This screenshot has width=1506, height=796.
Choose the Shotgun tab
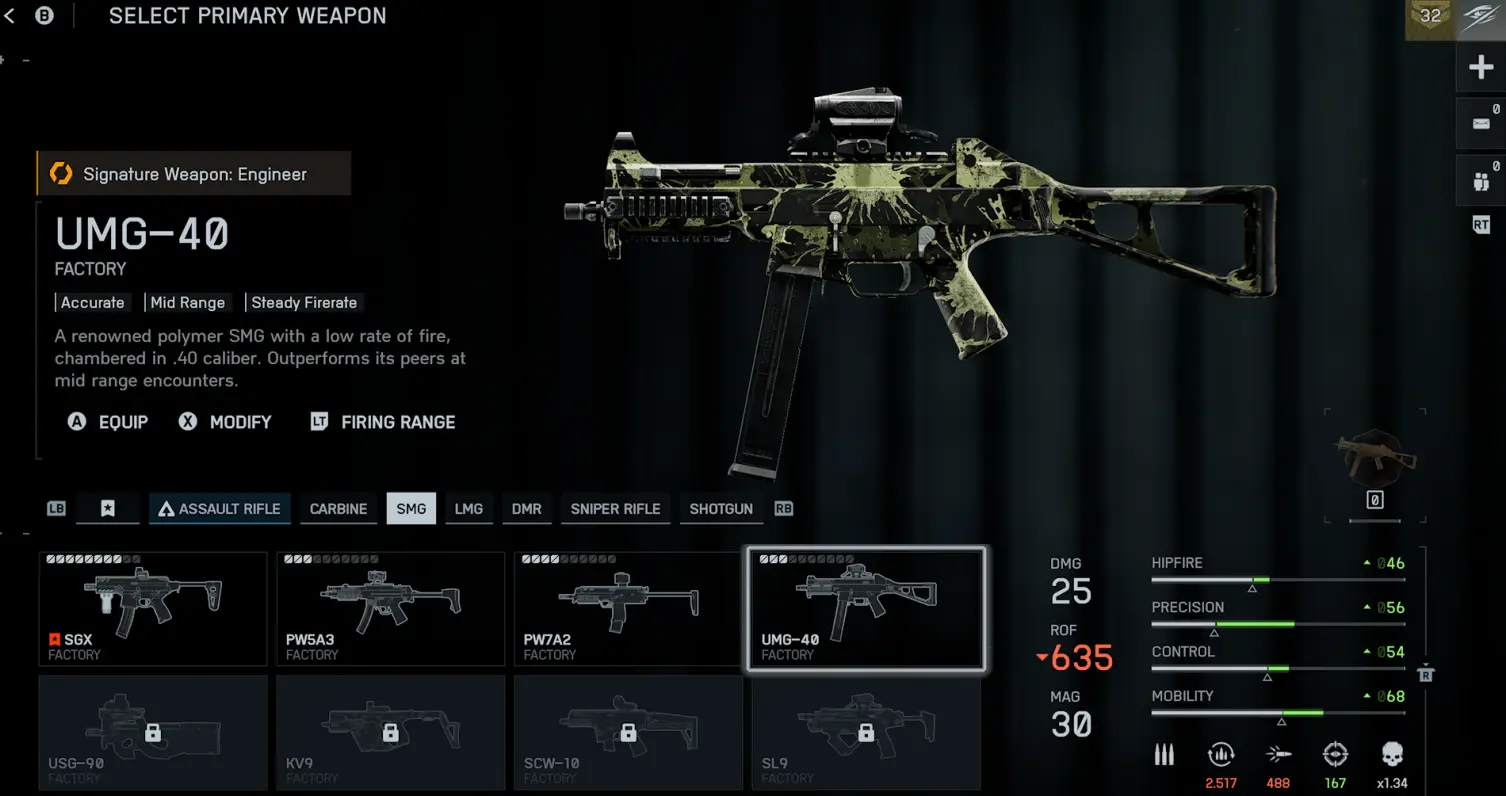(x=721, y=509)
